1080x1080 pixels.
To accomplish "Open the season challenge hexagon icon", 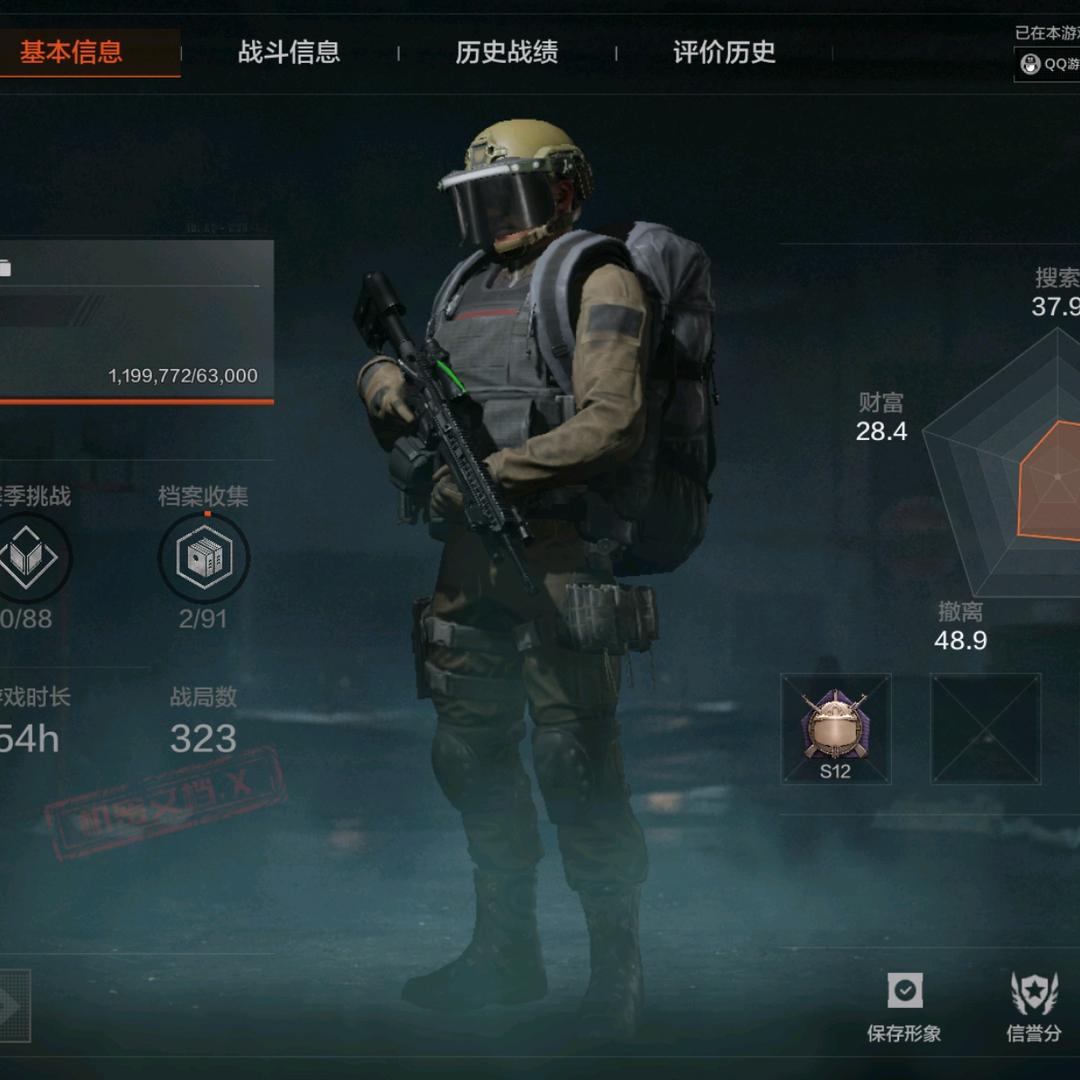I will point(28,557).
